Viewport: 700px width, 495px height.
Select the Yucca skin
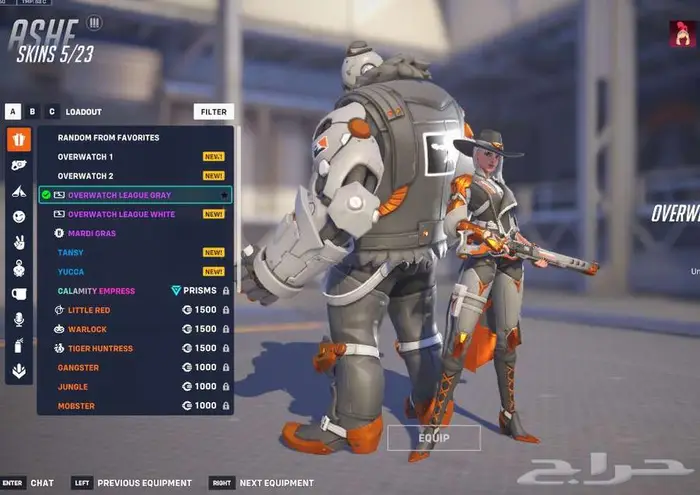tap(71, 271)
